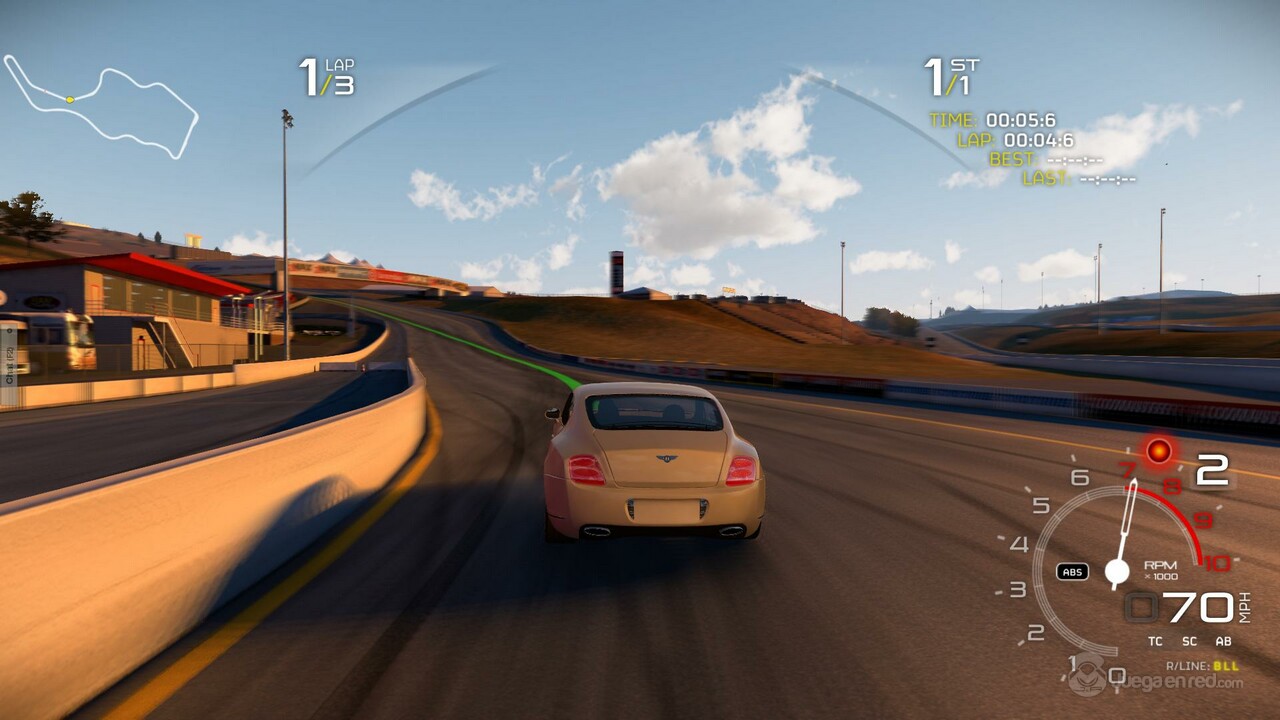Image resolution: width=1280 pixels, height=720 pixels.
Task: Select the TC driving assist indicator
Action: pyautogui.click(x=1155, y=641)
